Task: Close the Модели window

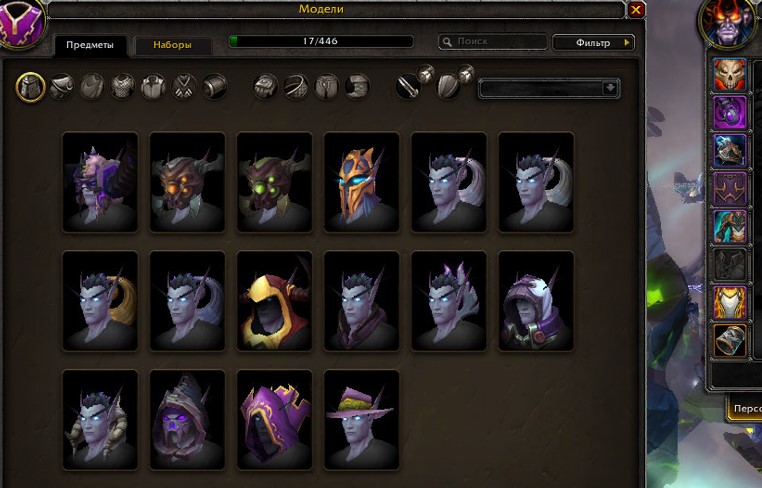Action: point(636,10)
